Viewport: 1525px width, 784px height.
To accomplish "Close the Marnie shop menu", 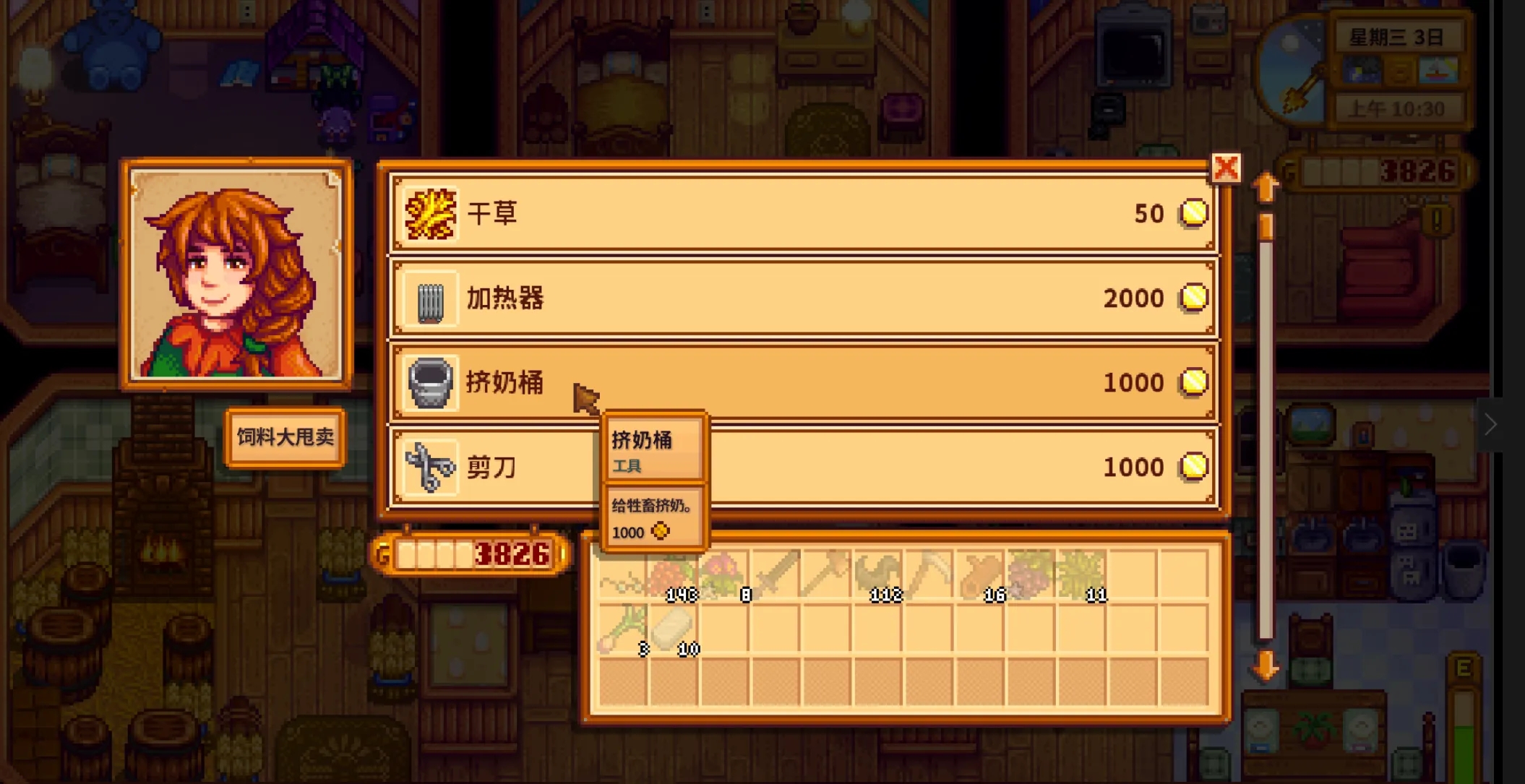I will (x=1227, y=167).
